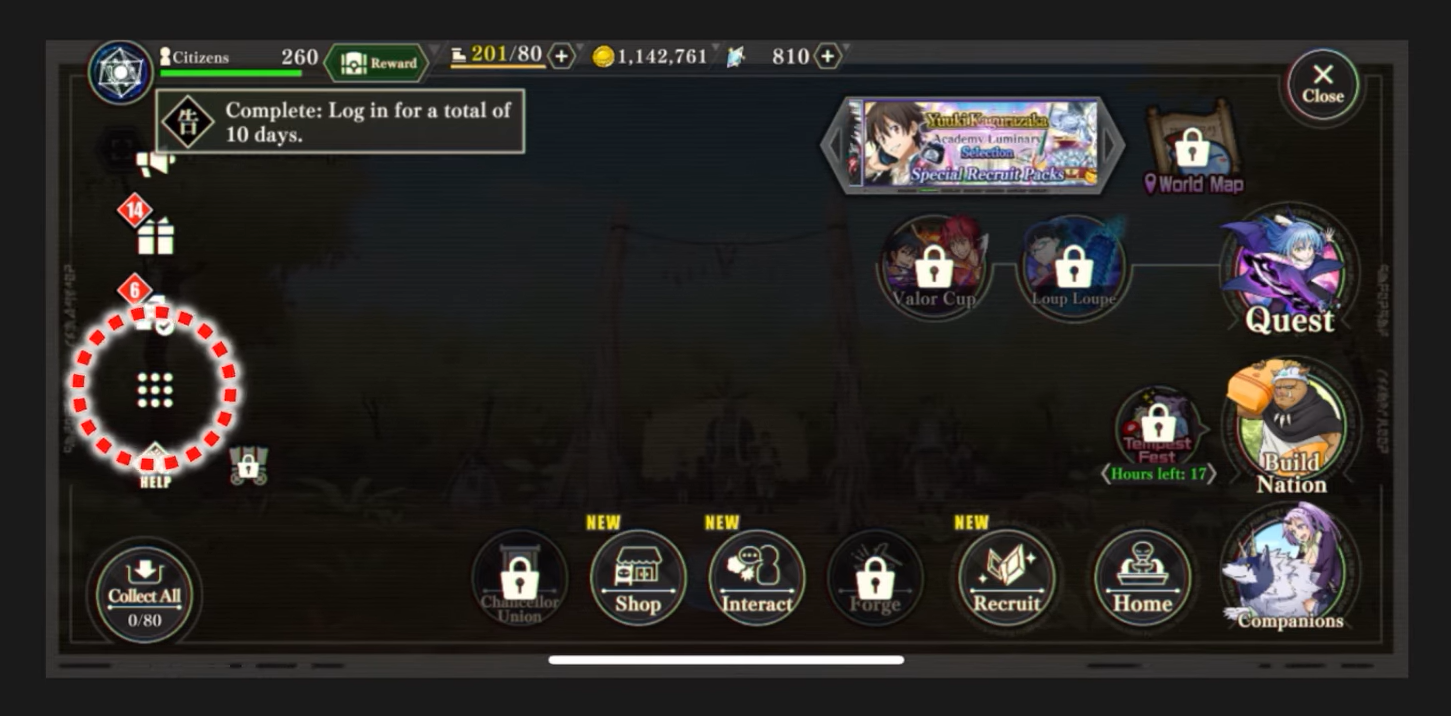Select the locked Tempest Fest event
This screenshot has width=1451, height=716.
1159,428
